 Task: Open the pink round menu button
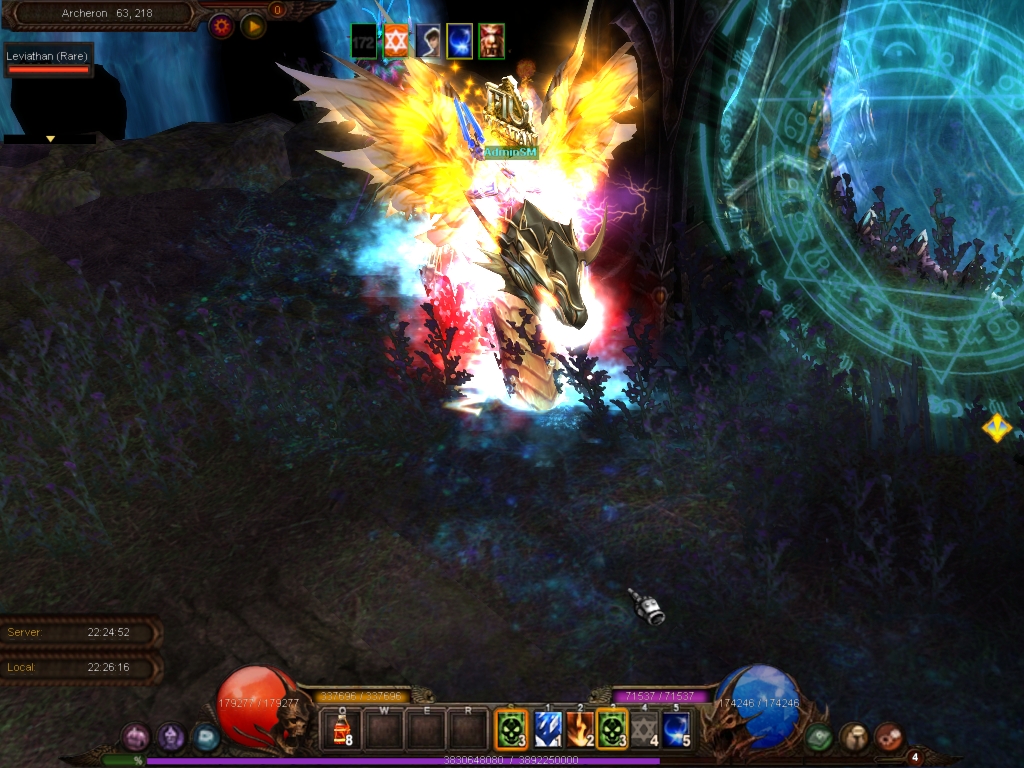pyautogui.click(x=135, y=737)
